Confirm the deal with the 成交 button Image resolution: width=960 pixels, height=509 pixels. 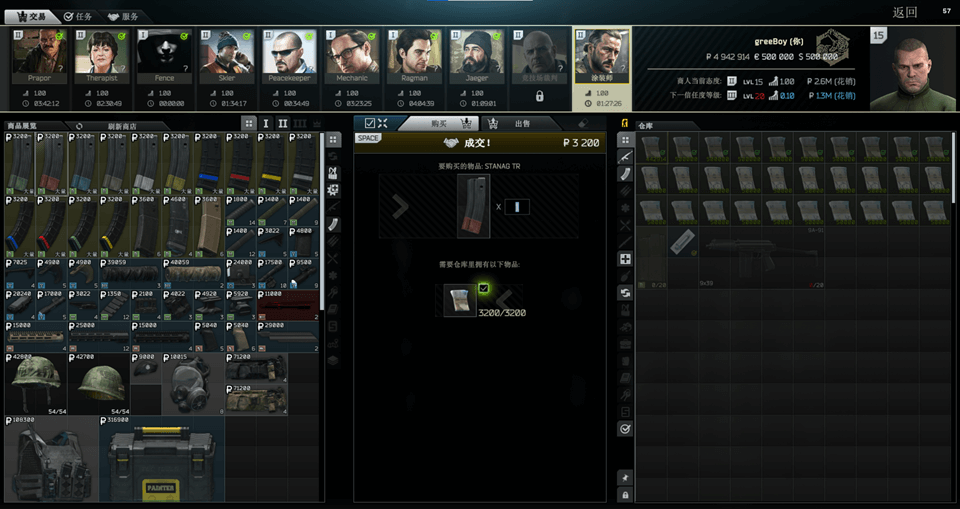coord(480,143)
